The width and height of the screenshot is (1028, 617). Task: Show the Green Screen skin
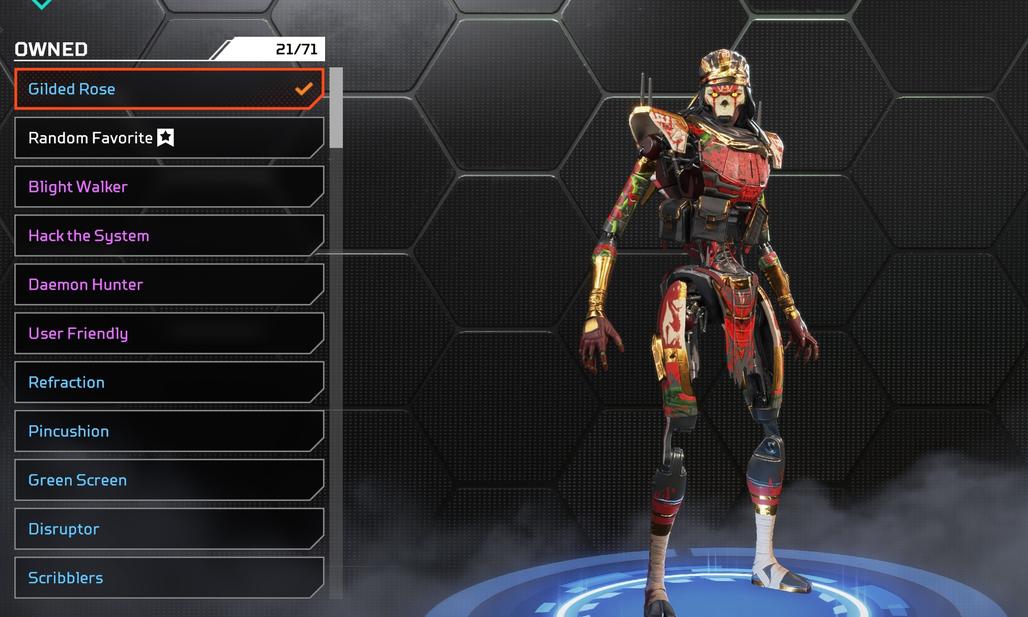click(x=169, y=481)
